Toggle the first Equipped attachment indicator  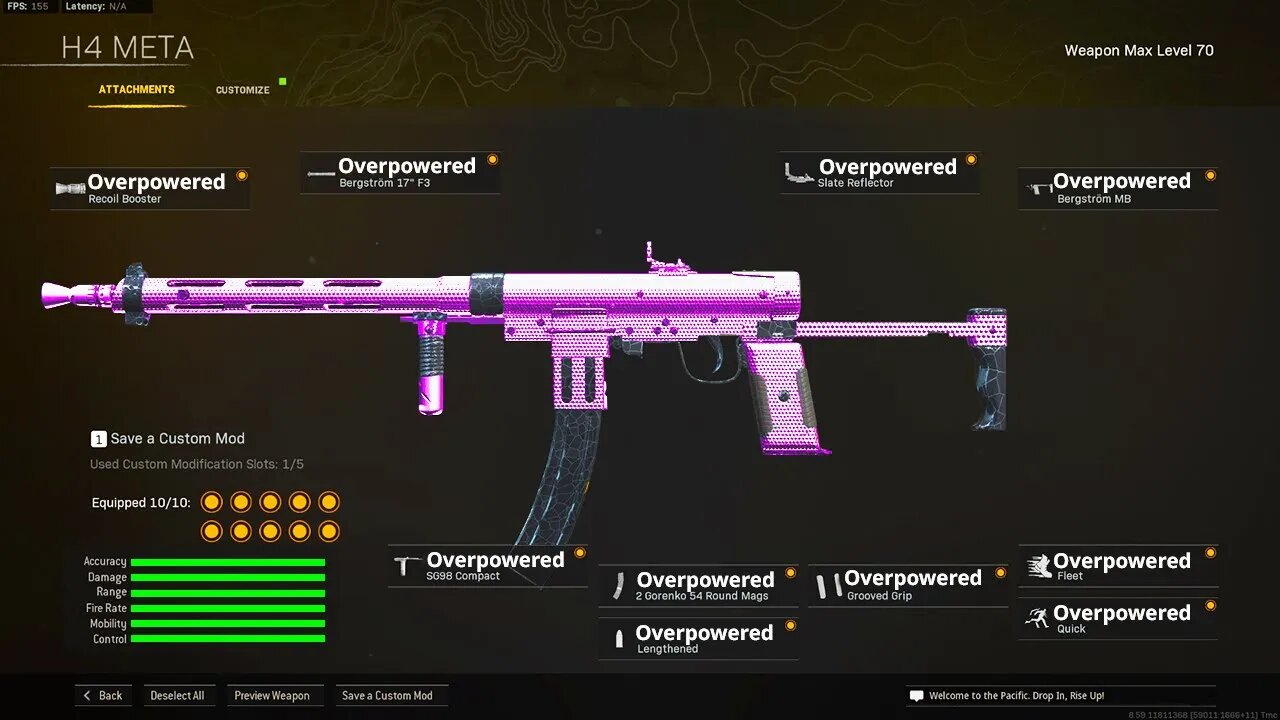[x=212, y=501]
